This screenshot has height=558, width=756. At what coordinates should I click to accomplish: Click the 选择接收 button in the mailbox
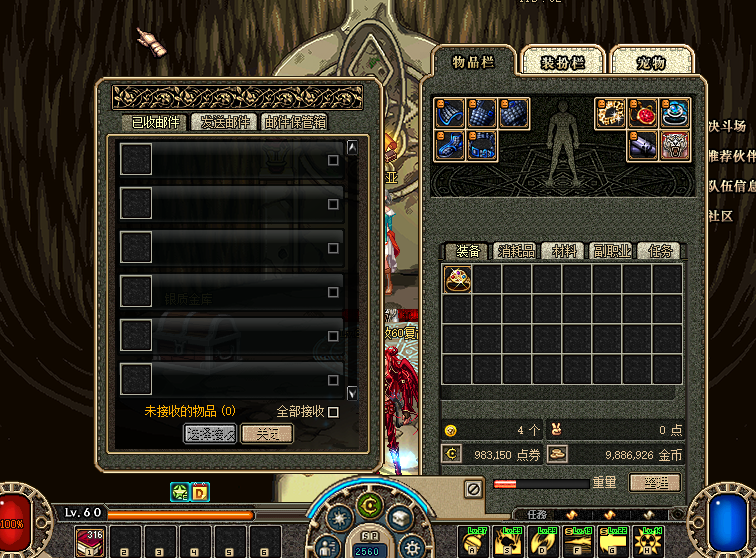click(x=210, y=433)
